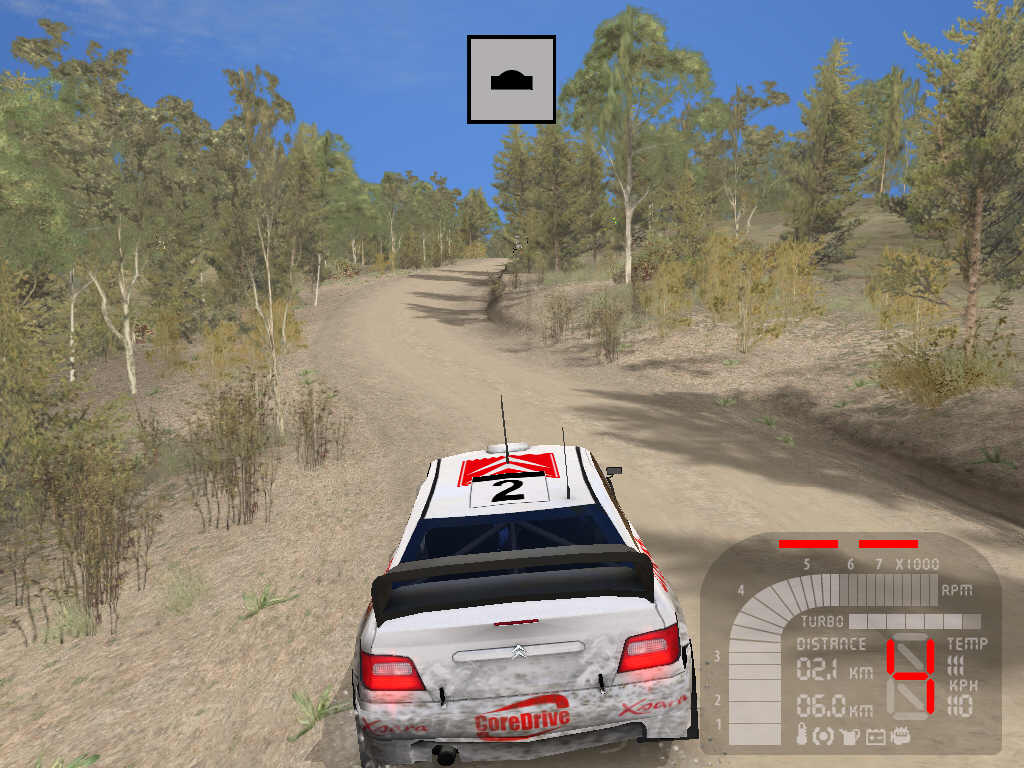Click the brake warning indicator icon
The width and height of the screenshot is (1024, 768).
click(824, 736)
